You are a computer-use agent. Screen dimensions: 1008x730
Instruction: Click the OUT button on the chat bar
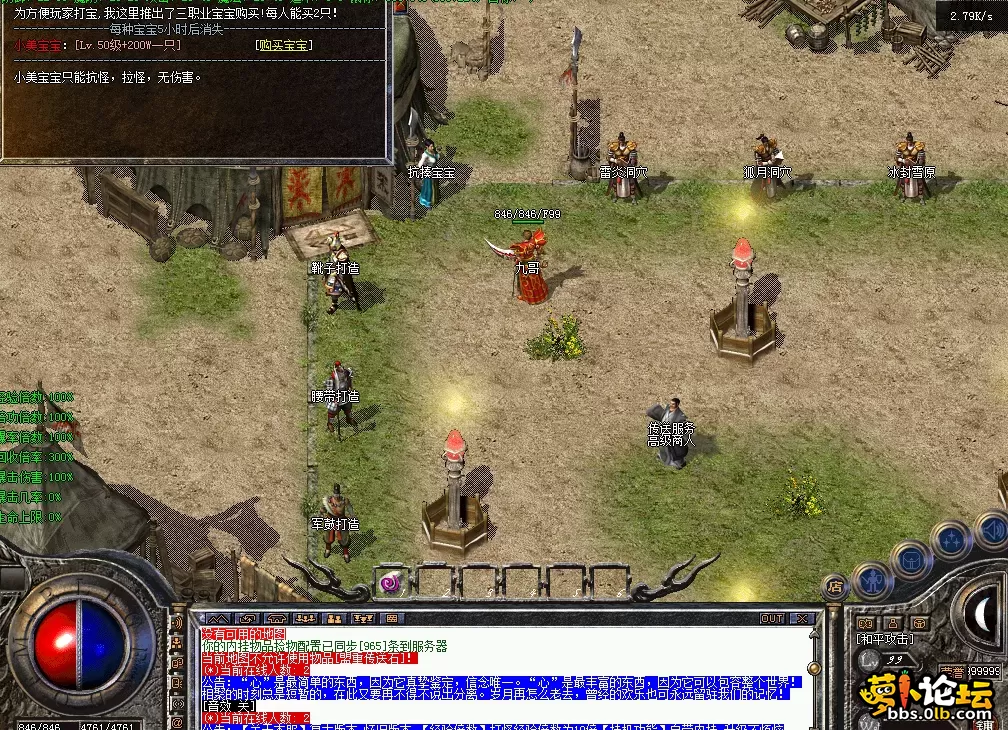point(772,619)
